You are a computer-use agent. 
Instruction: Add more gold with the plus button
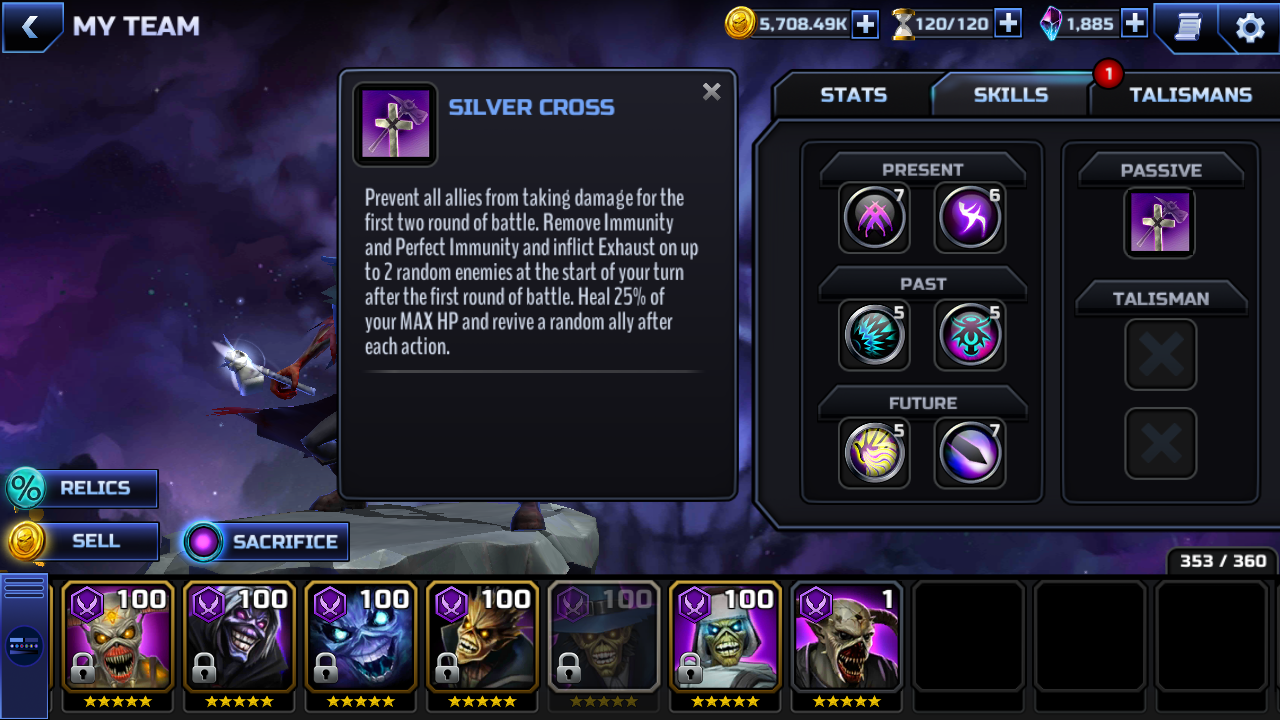pyautogui.click(x=865, y=24)
